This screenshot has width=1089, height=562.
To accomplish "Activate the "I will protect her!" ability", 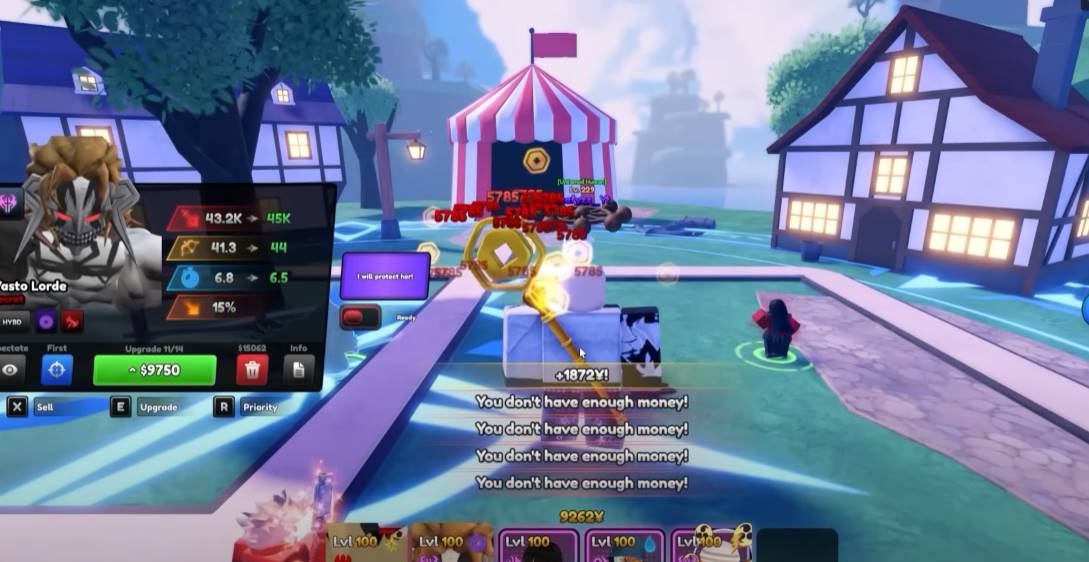I will (385, 275).
